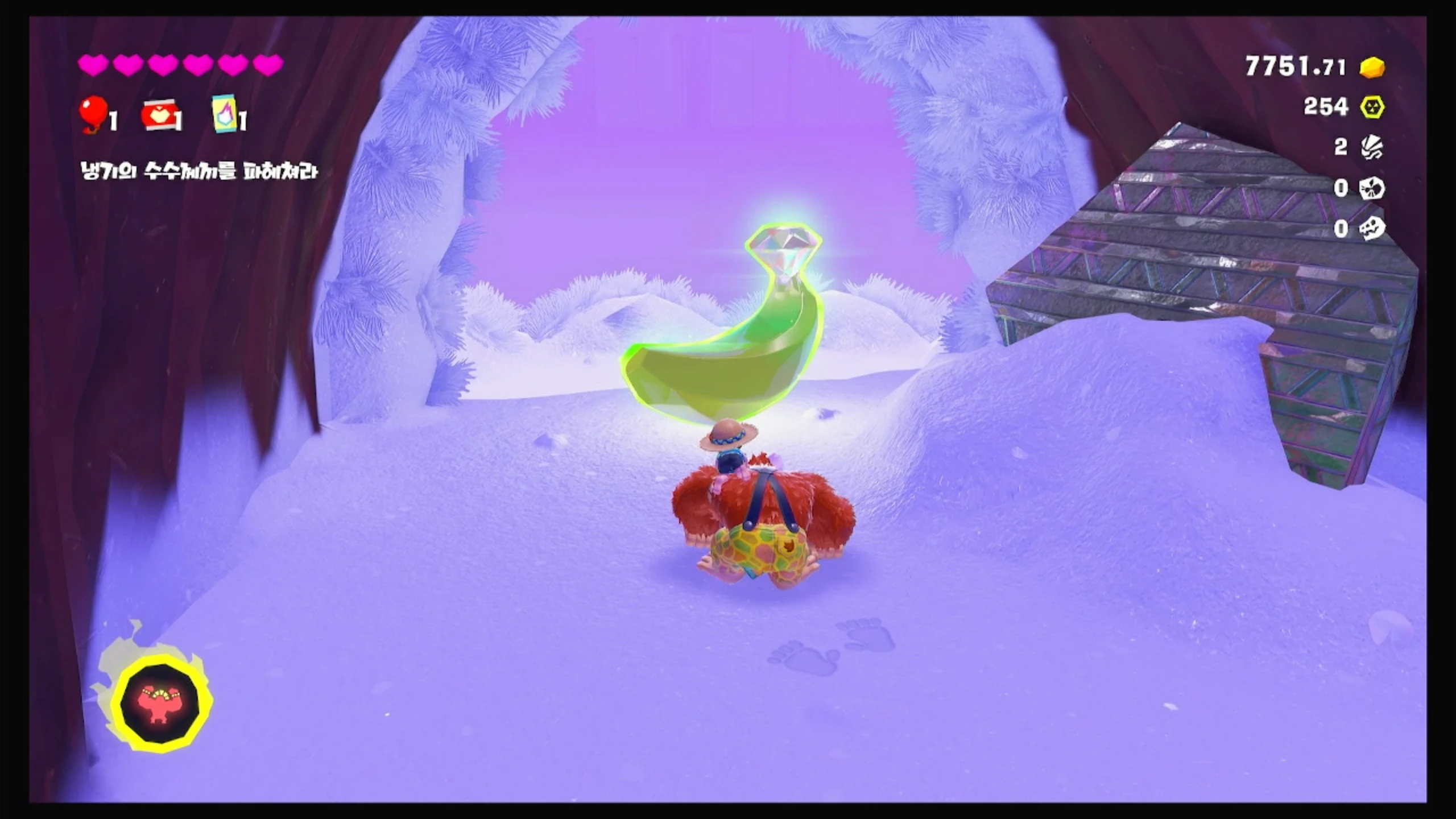The height and width of the screenshot is (819, 1456).
Task: Select the dinosaur skull fossil icon
Action: coord(1371,229)
